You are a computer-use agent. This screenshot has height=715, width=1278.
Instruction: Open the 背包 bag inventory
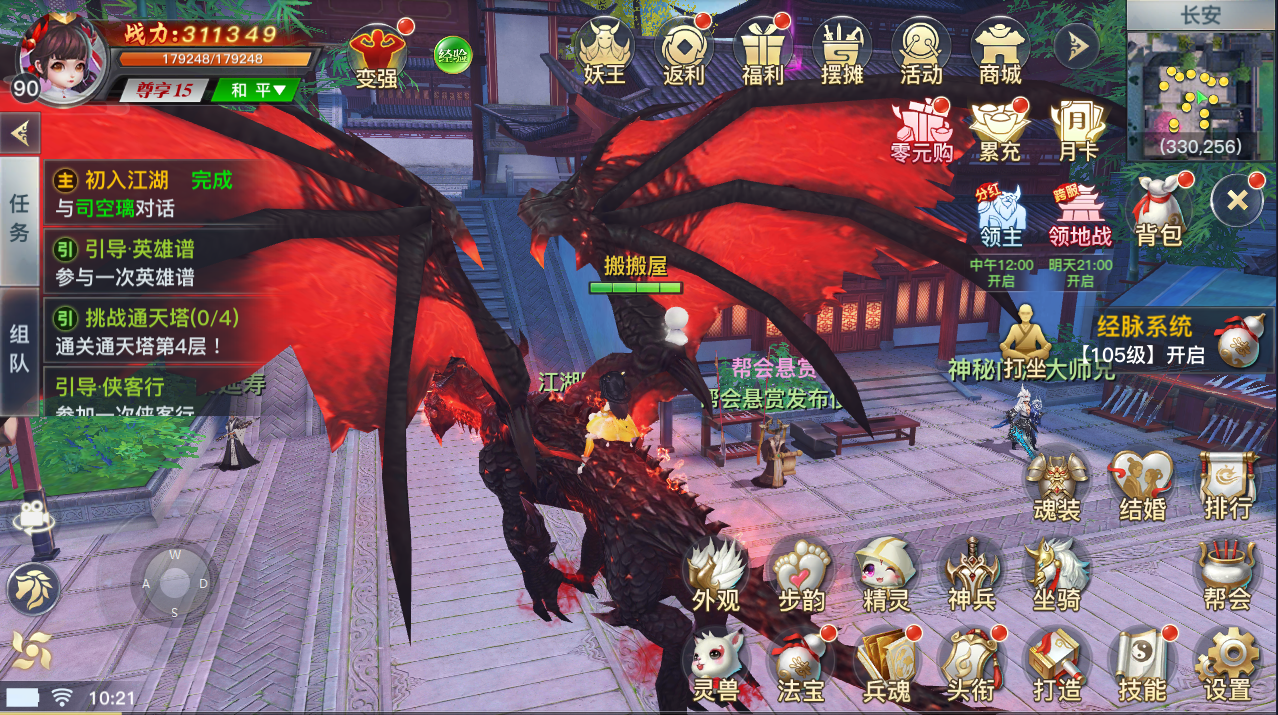(x=1159, y=210)
